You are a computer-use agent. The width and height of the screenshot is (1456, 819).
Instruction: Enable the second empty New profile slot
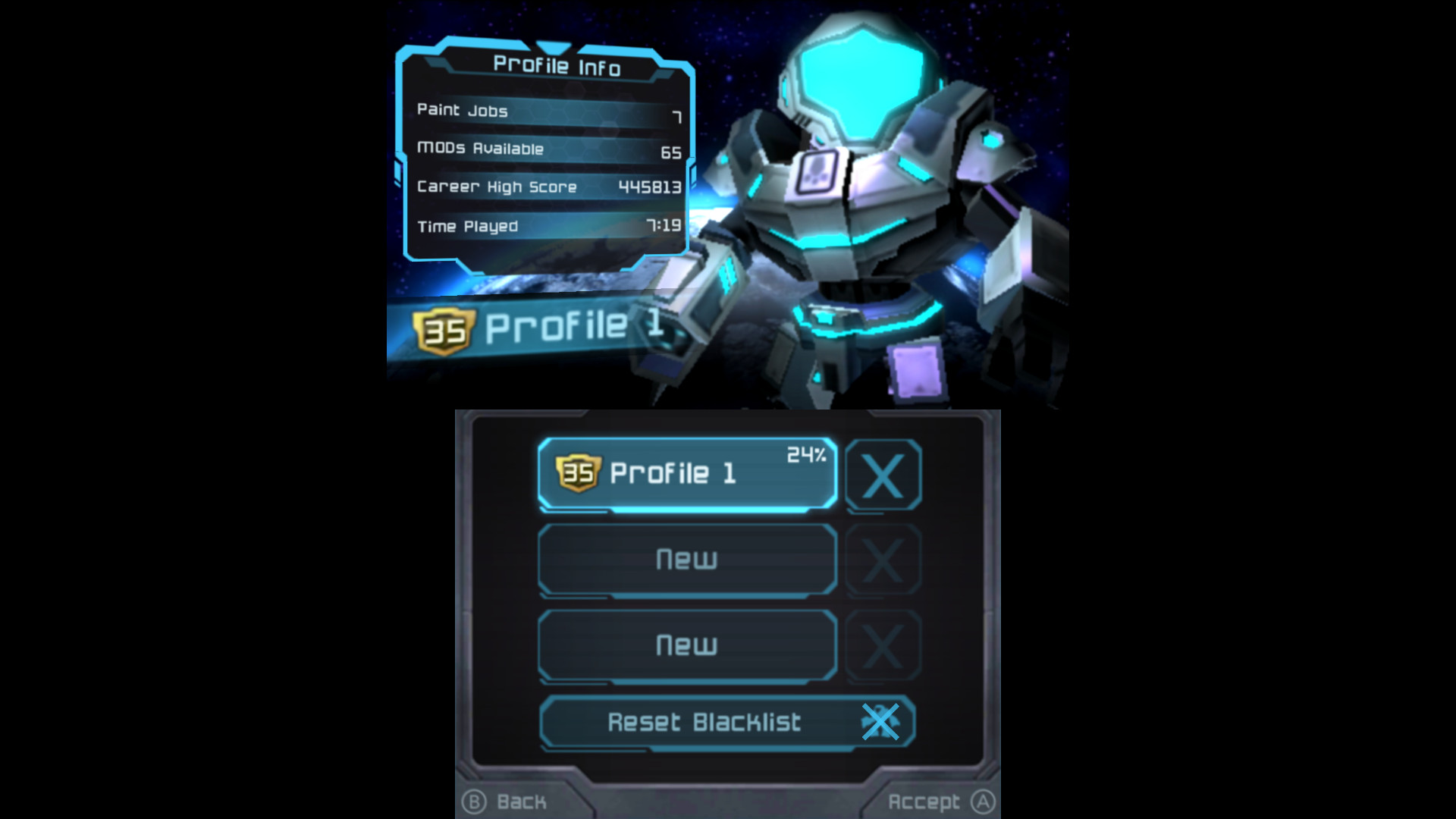(x=686, y=645)
